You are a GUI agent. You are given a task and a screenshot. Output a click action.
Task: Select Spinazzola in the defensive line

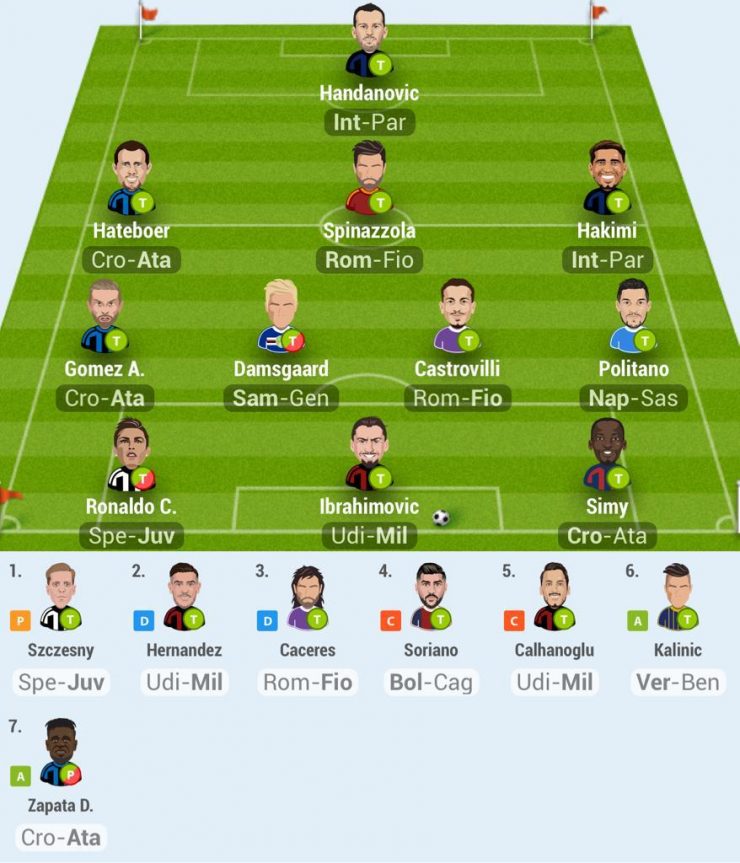[368, 178]
